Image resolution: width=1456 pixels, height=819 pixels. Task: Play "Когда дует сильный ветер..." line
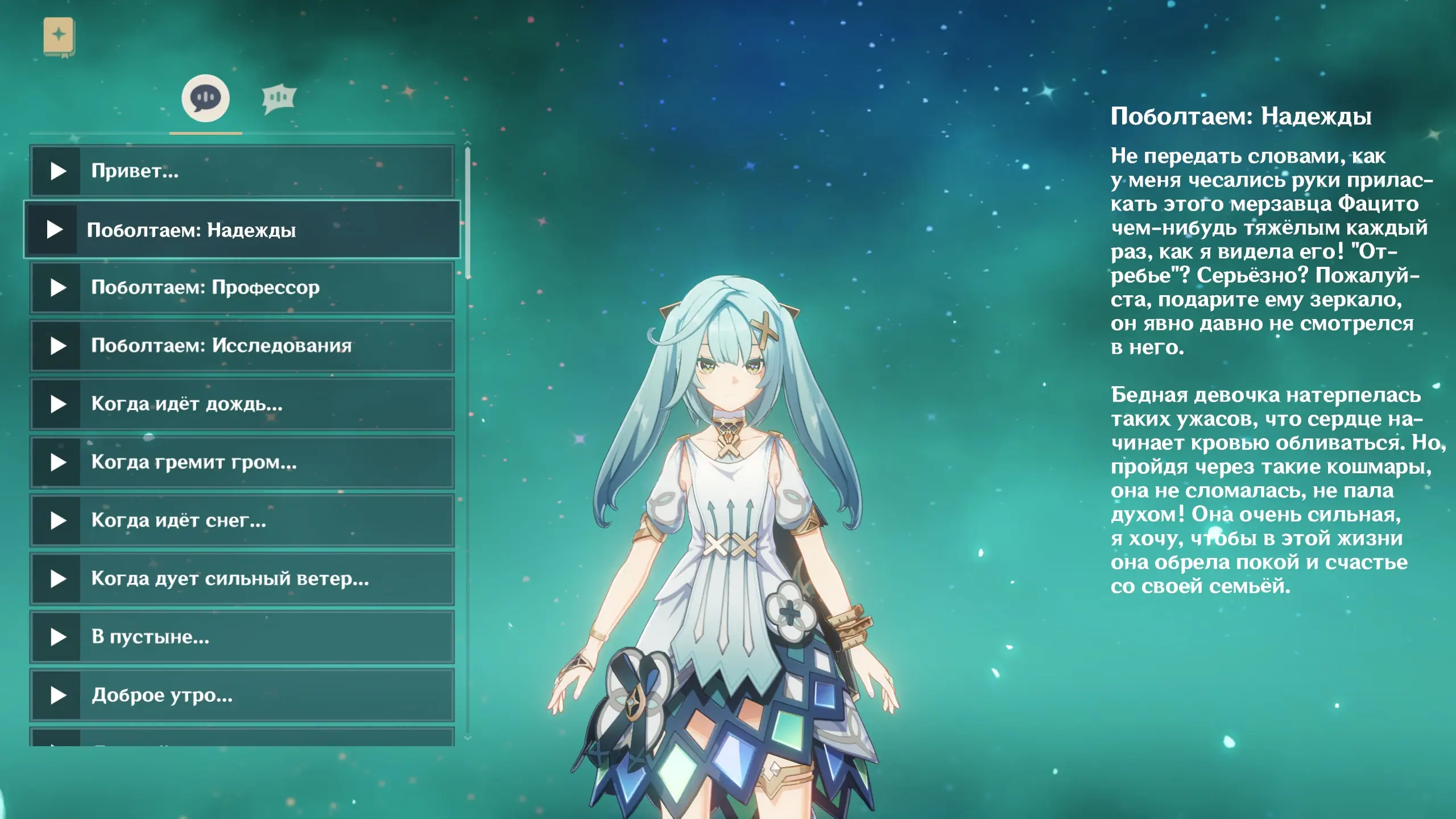pyautogui.click(x=242, y=579)
